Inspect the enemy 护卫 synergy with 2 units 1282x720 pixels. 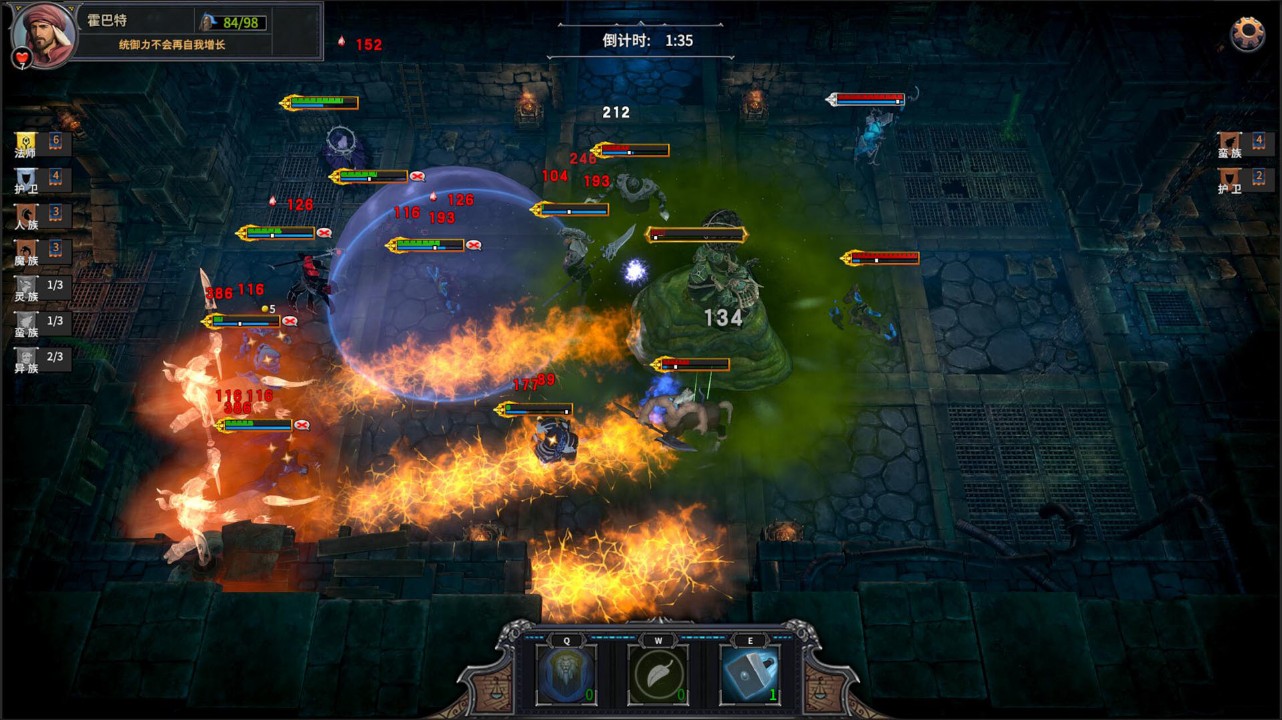pyautogui.click(x=1242, y=180)
